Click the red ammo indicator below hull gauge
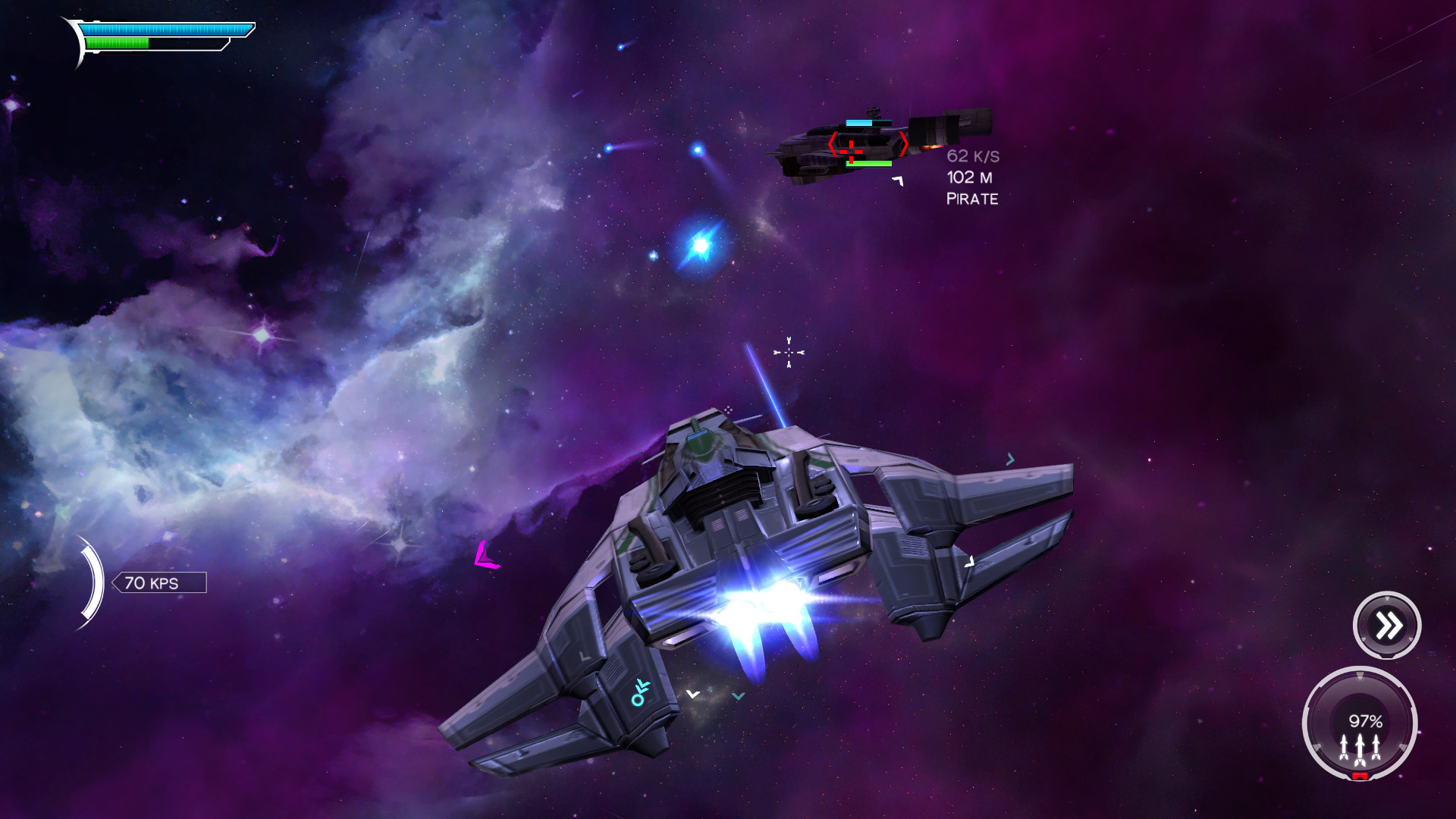Image resolution: width=1456 pixels, height=819 pixels. tap(1360, 776)
